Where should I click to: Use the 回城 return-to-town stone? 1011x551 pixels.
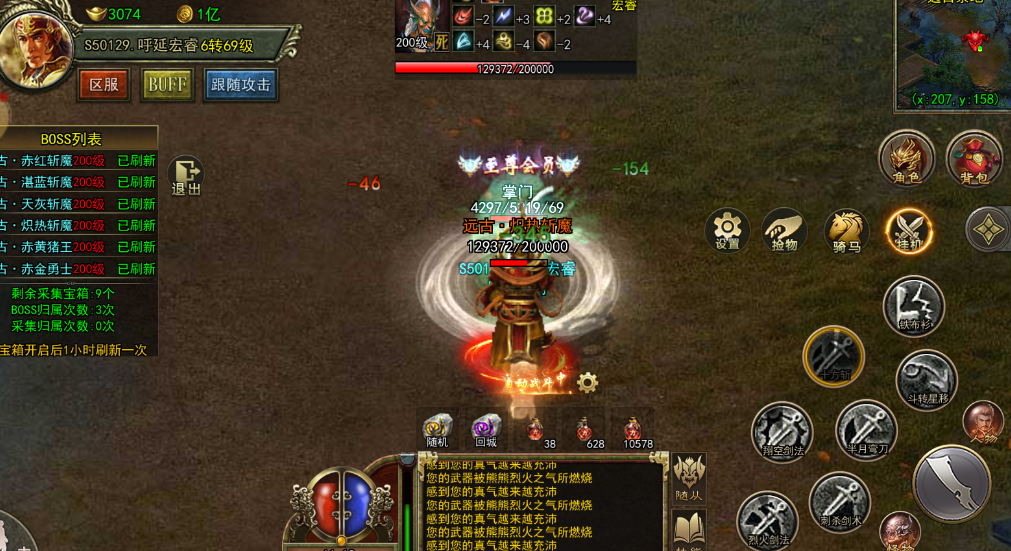click(x=486, y=430)
